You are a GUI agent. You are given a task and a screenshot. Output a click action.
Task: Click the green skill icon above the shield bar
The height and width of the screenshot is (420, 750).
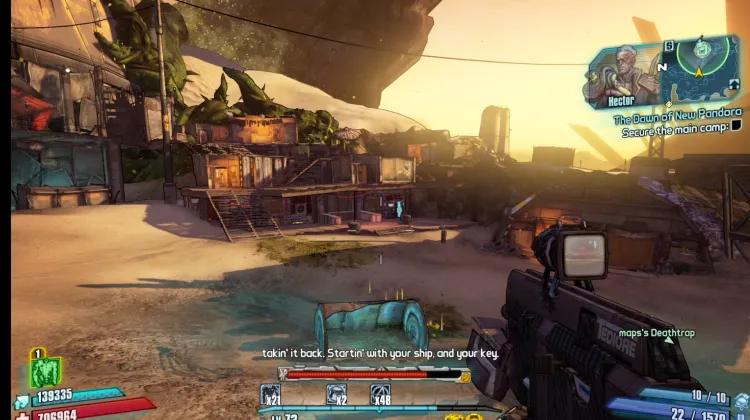(45, 371)
